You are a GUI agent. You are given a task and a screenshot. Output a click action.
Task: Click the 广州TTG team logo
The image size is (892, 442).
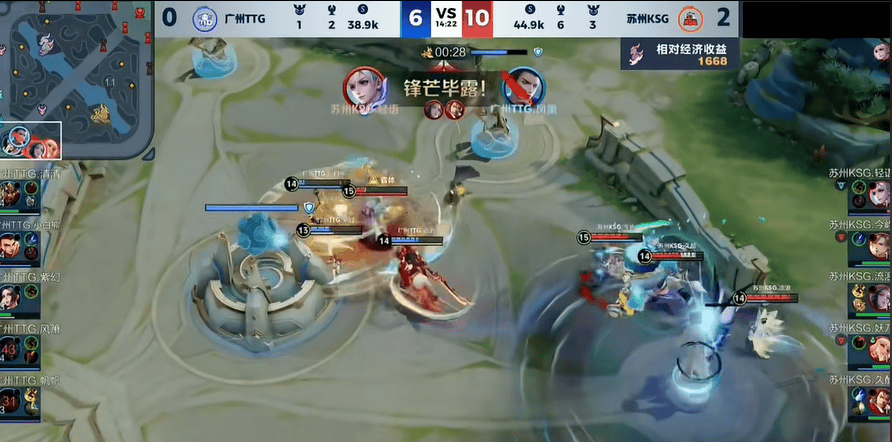pos(204,18)
